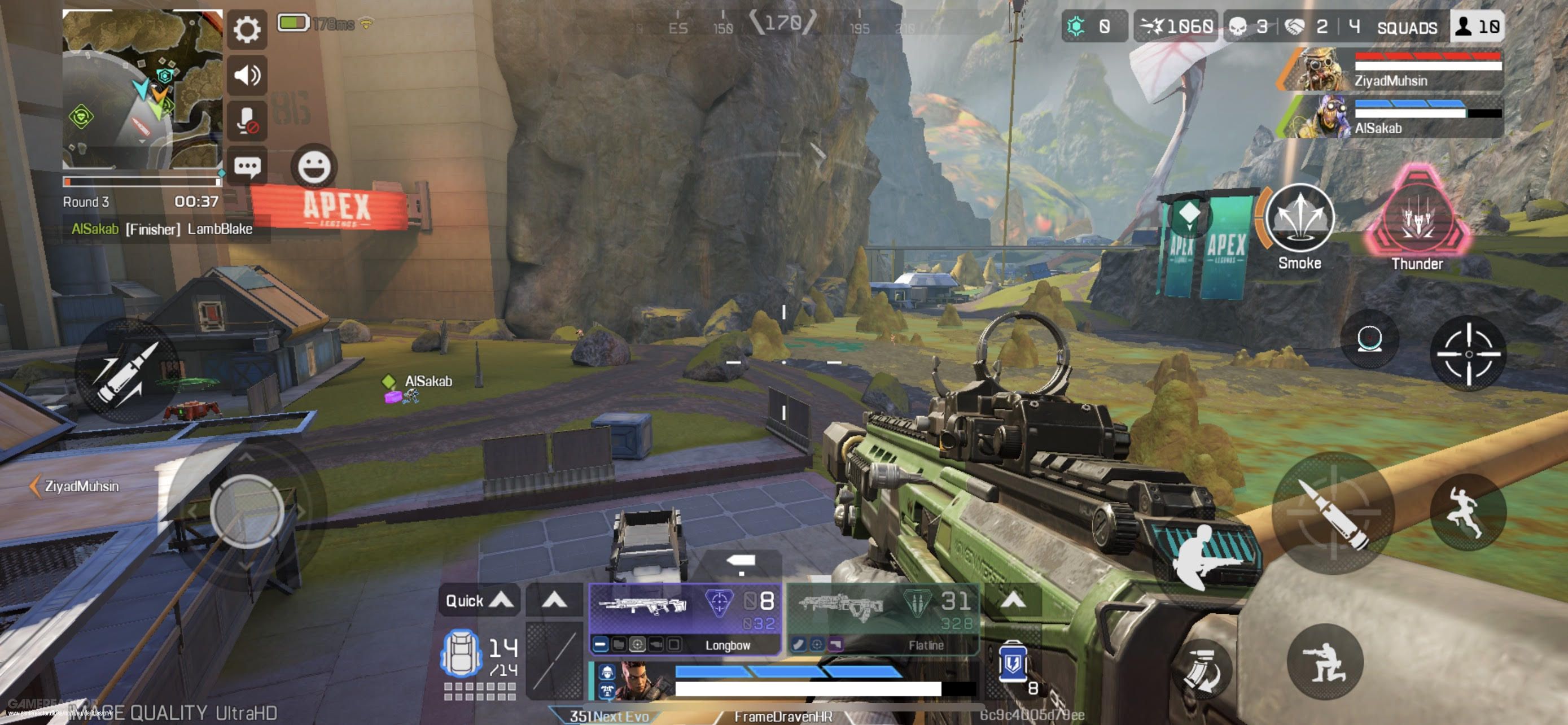Select the Longbow weapon slot
1568x725 pixels.
(x=685, y=618)
